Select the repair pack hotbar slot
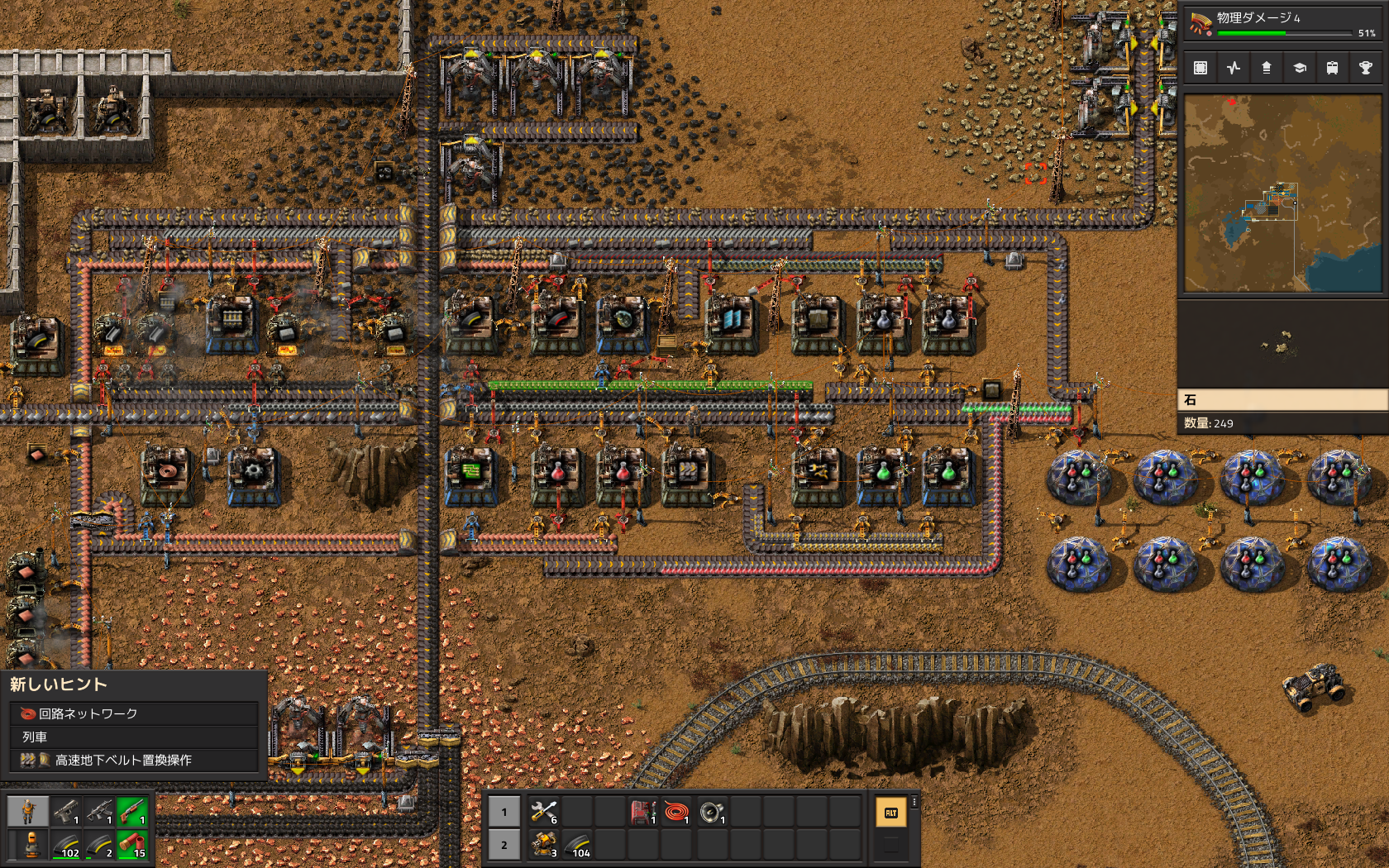1389x868 pixels. pos(544,812)
